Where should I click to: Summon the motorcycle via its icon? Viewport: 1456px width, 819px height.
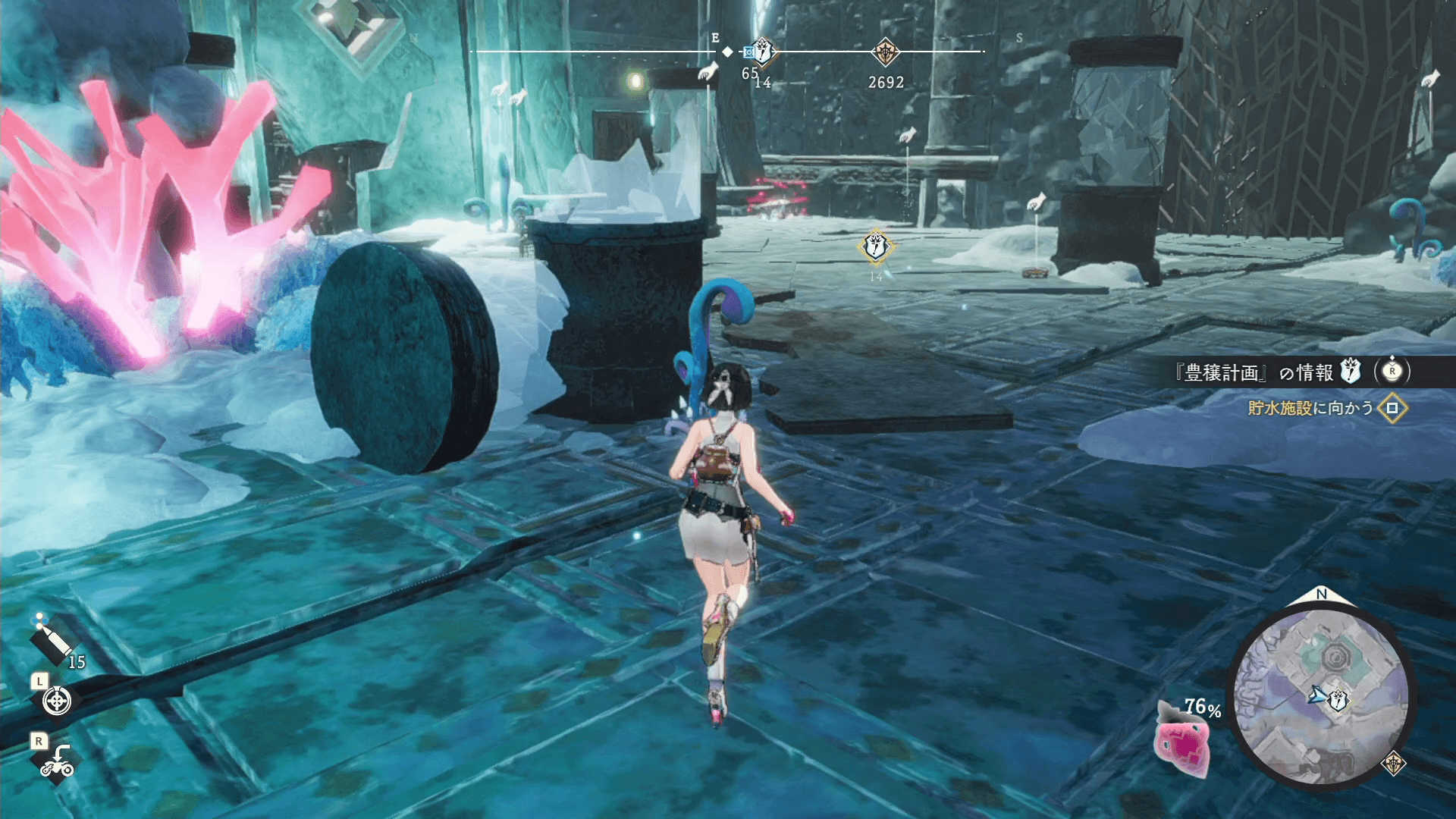coord(57,761)
